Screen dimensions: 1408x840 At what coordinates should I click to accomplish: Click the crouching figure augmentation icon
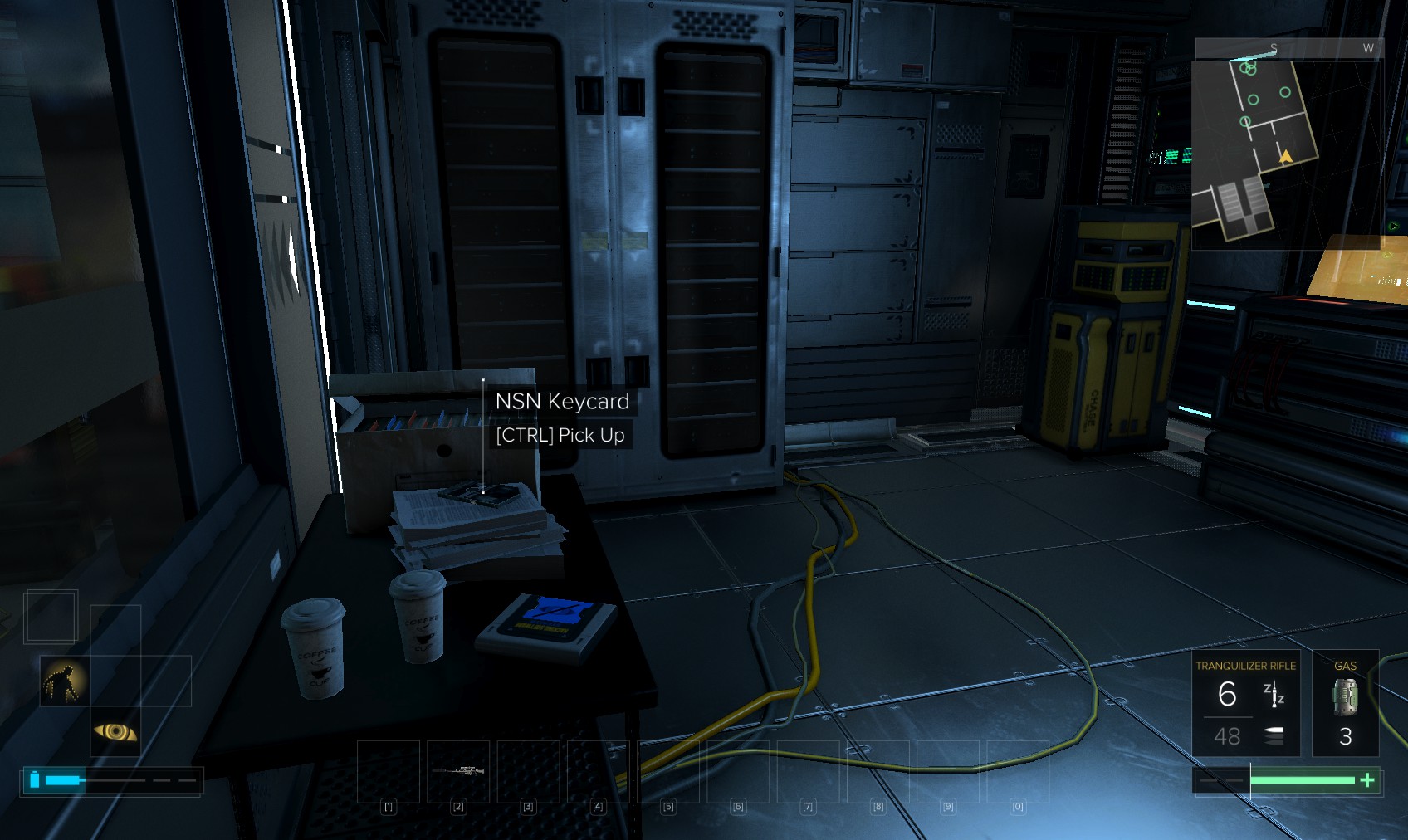tap(65, 681)
